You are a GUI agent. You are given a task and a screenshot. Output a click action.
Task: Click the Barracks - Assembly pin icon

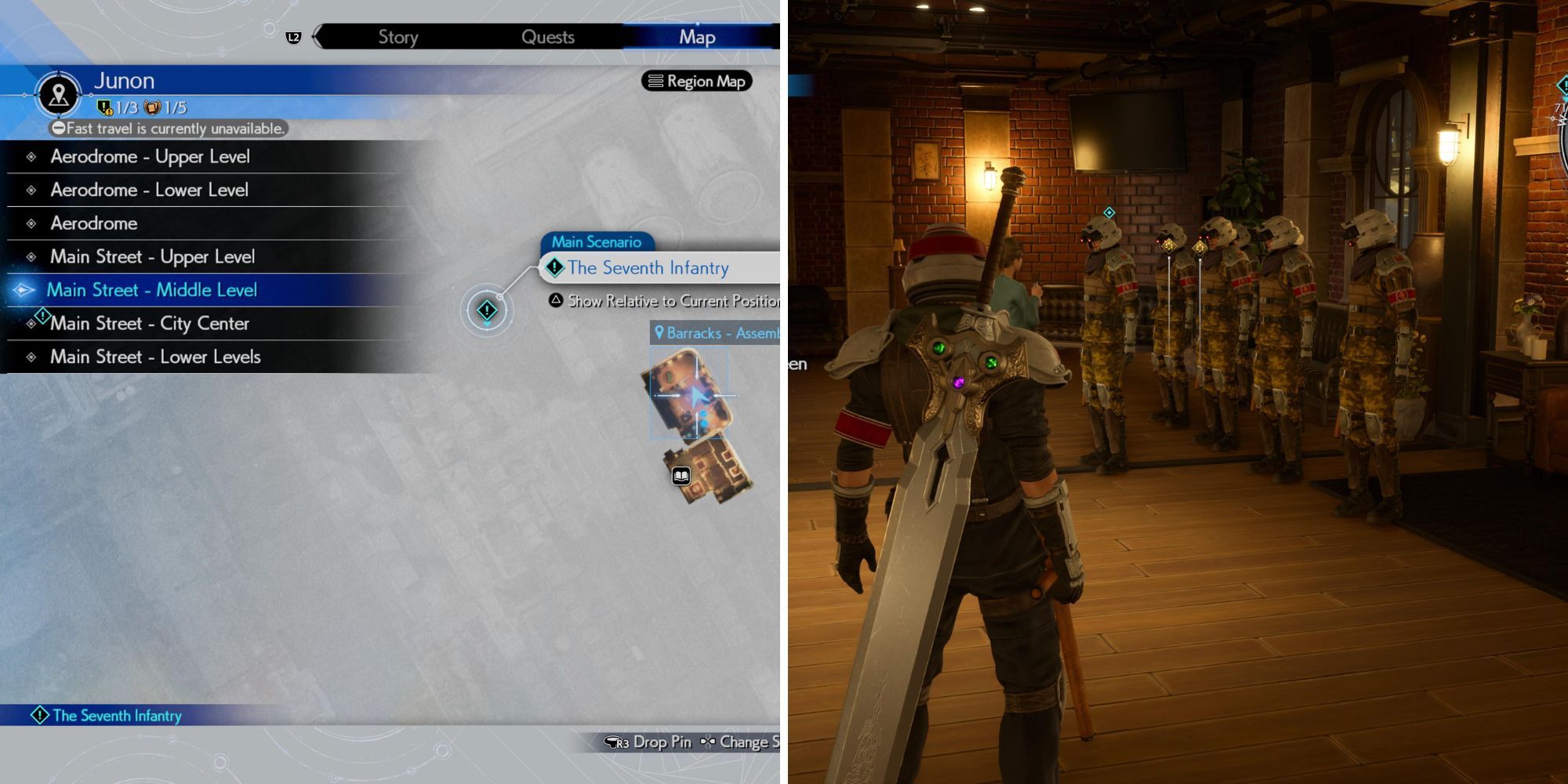tap(659, 333)
